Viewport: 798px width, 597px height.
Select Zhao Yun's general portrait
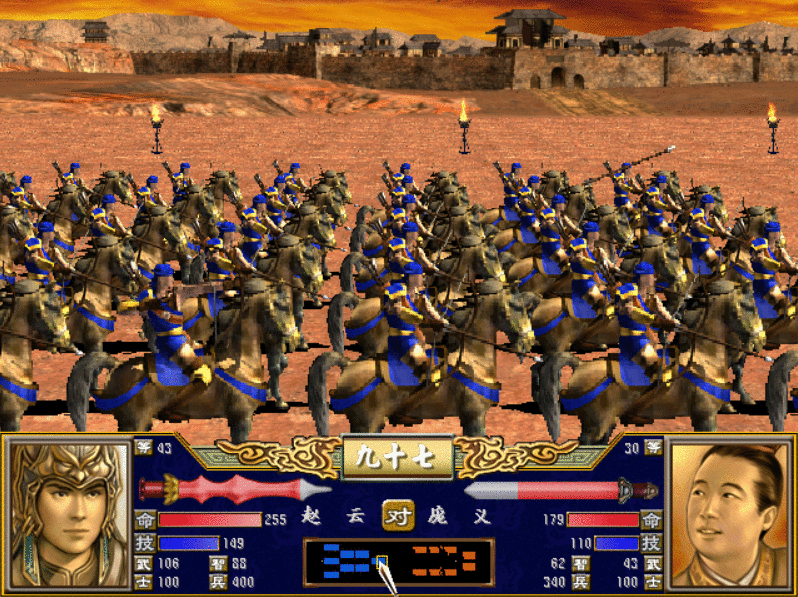66,514
